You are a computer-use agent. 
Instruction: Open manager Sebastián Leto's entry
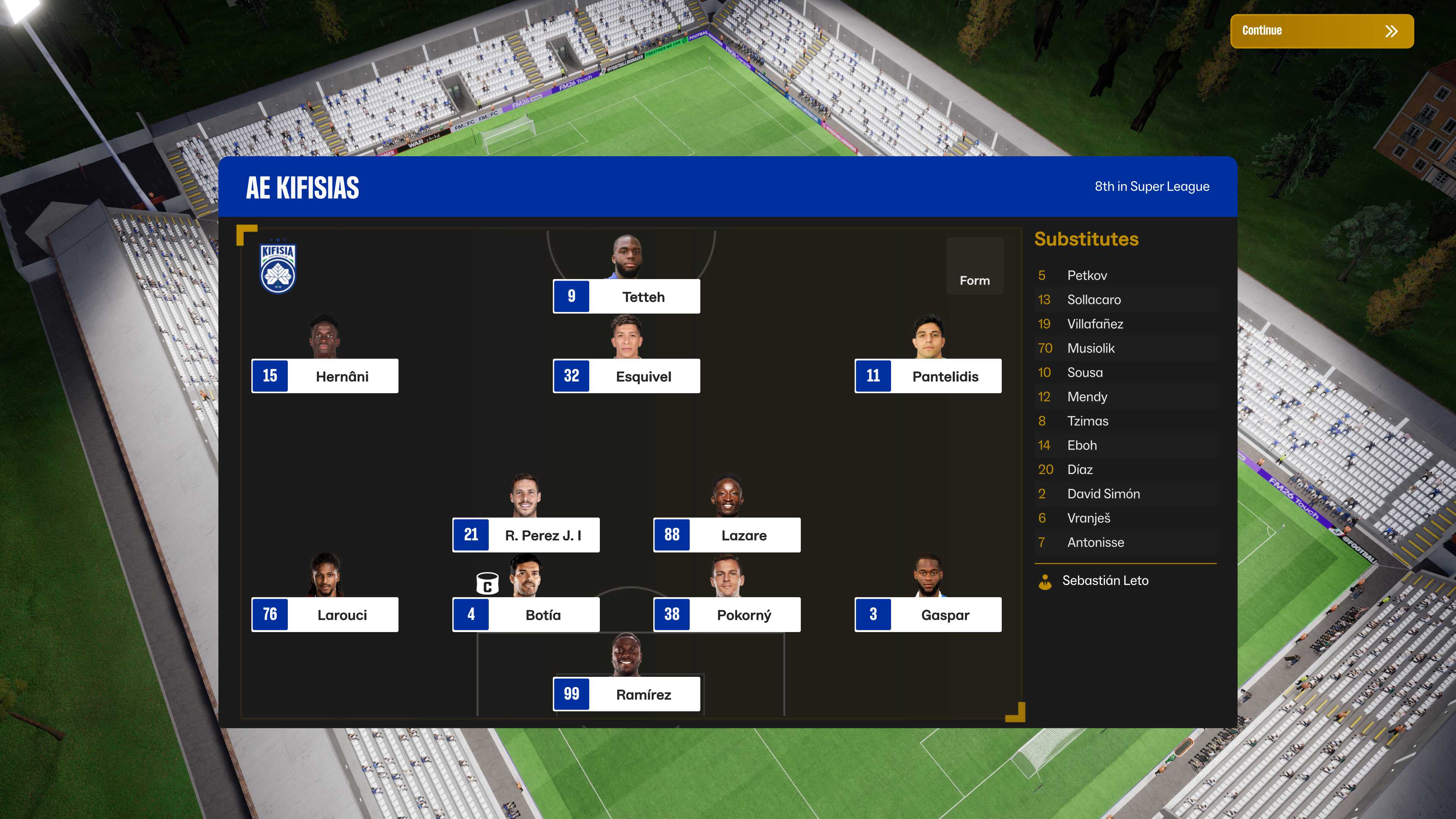tap(1105, 581)
